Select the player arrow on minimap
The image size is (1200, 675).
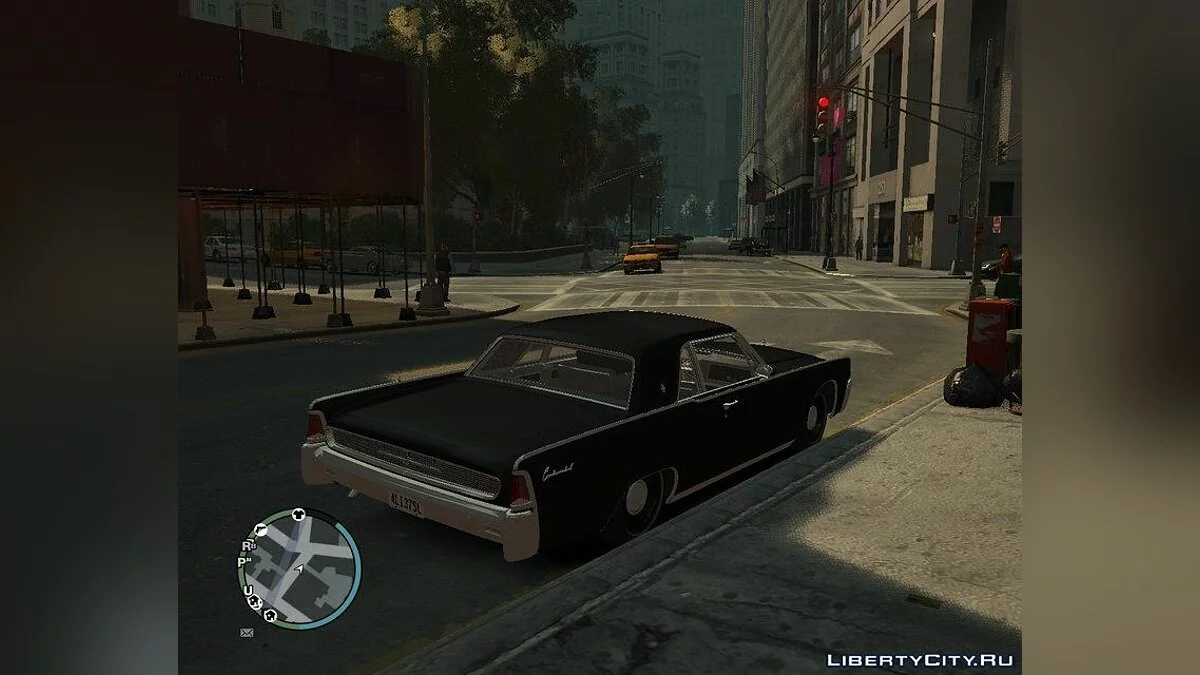point(299,569)
